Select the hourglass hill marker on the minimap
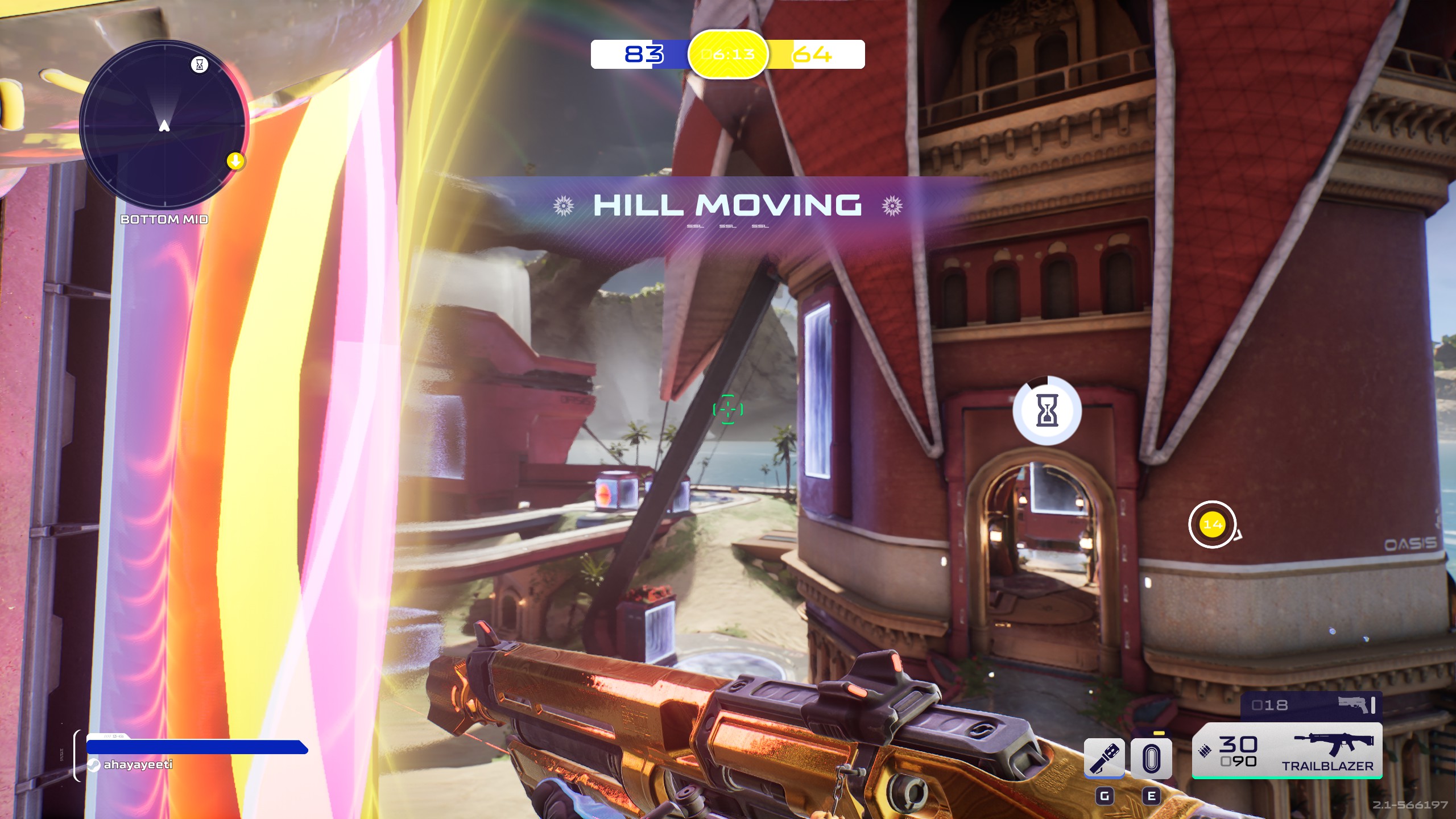 pyautogui.click(x=199, y=64)
